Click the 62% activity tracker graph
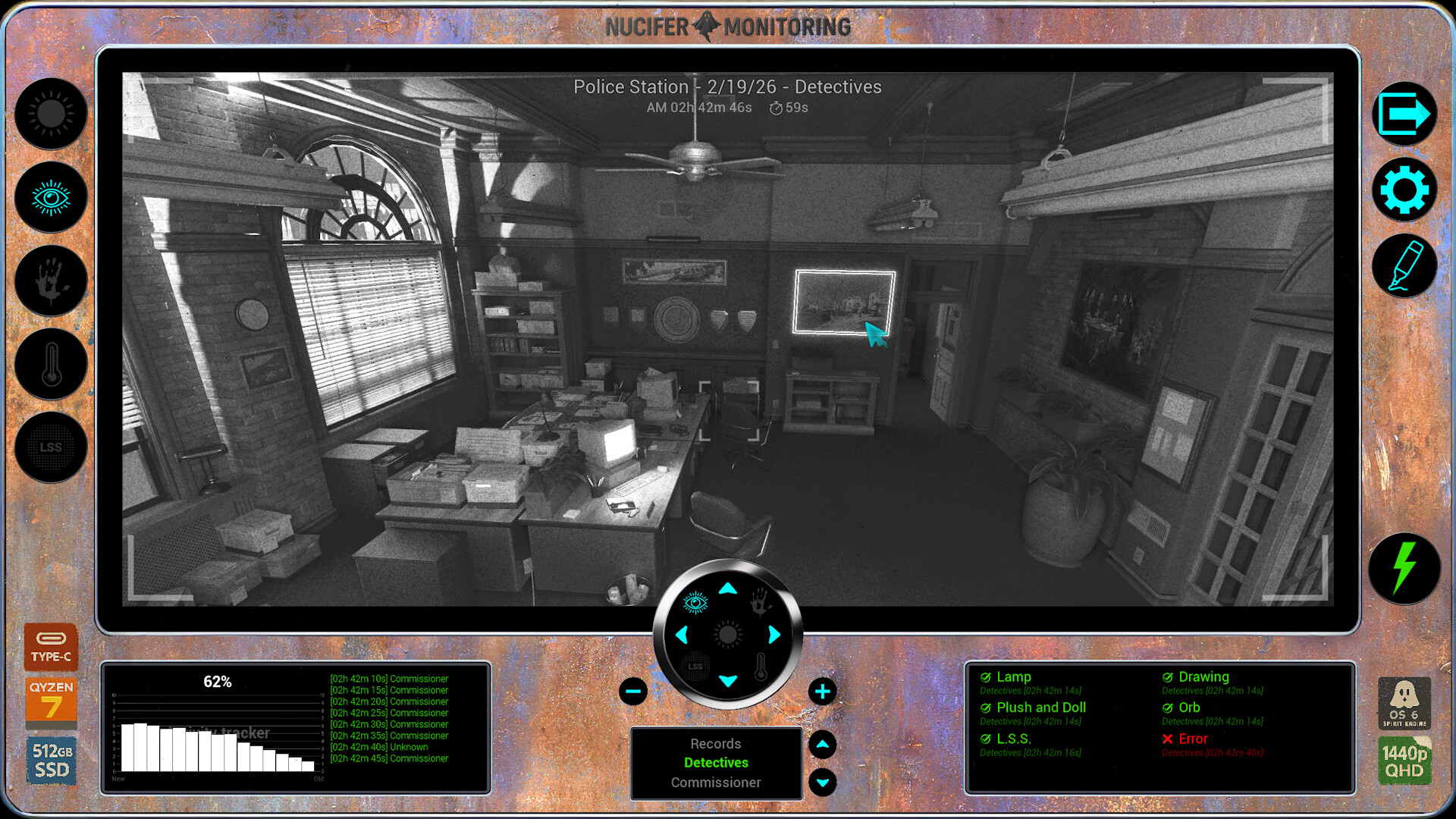This screenshot has width=1456, height=819. (218, 728)
